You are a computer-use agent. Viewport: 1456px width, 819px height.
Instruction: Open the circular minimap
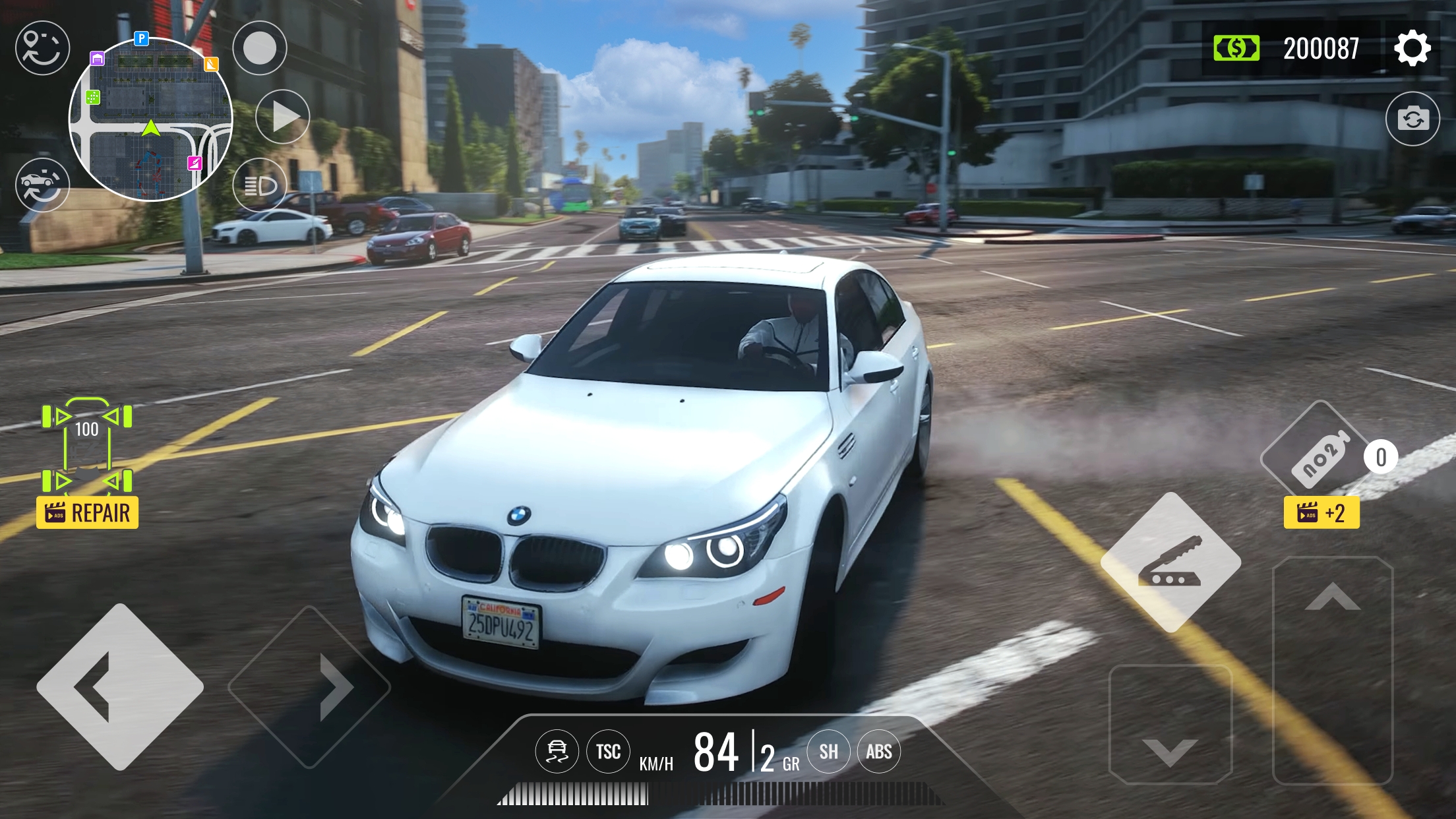tap(151, 119)
